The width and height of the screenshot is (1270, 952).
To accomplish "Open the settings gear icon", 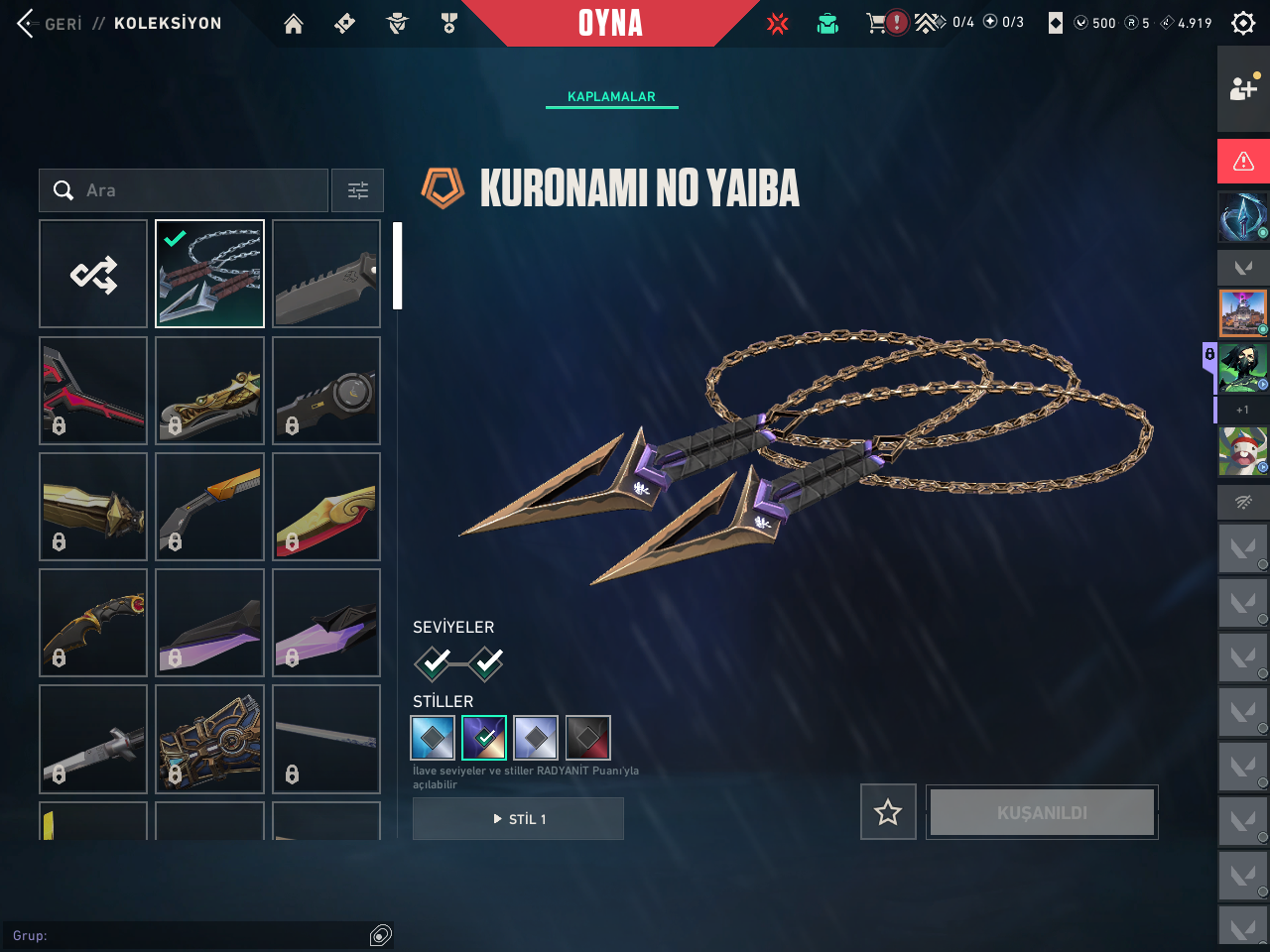I will click(x=1243, y=23).
